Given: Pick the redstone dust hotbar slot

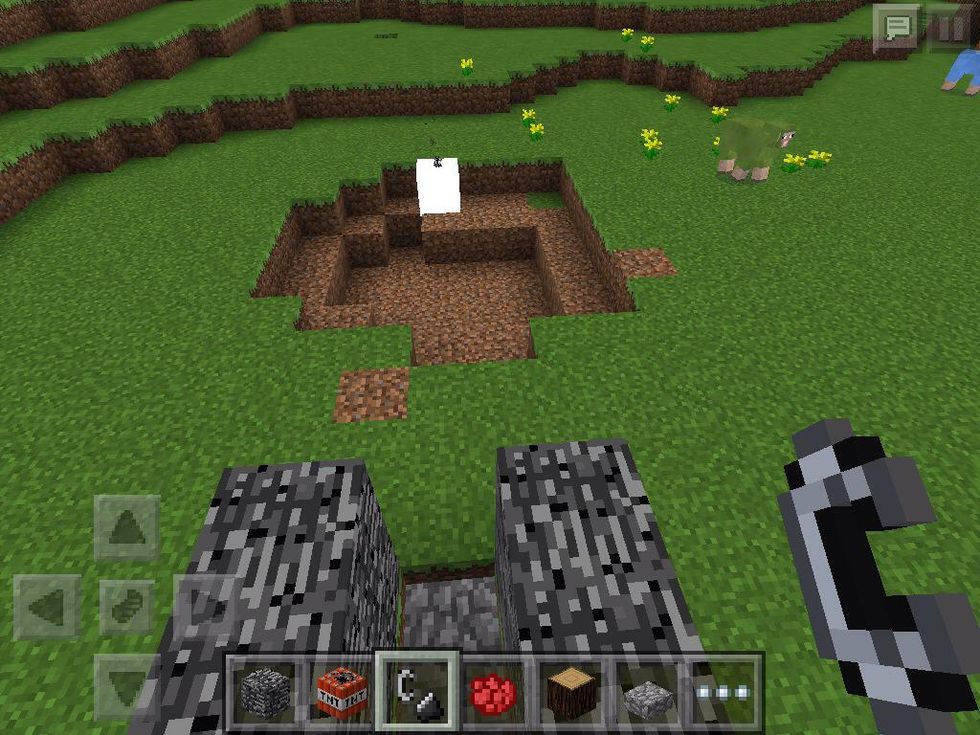Looking at the screenshot, I should [495, 692].
